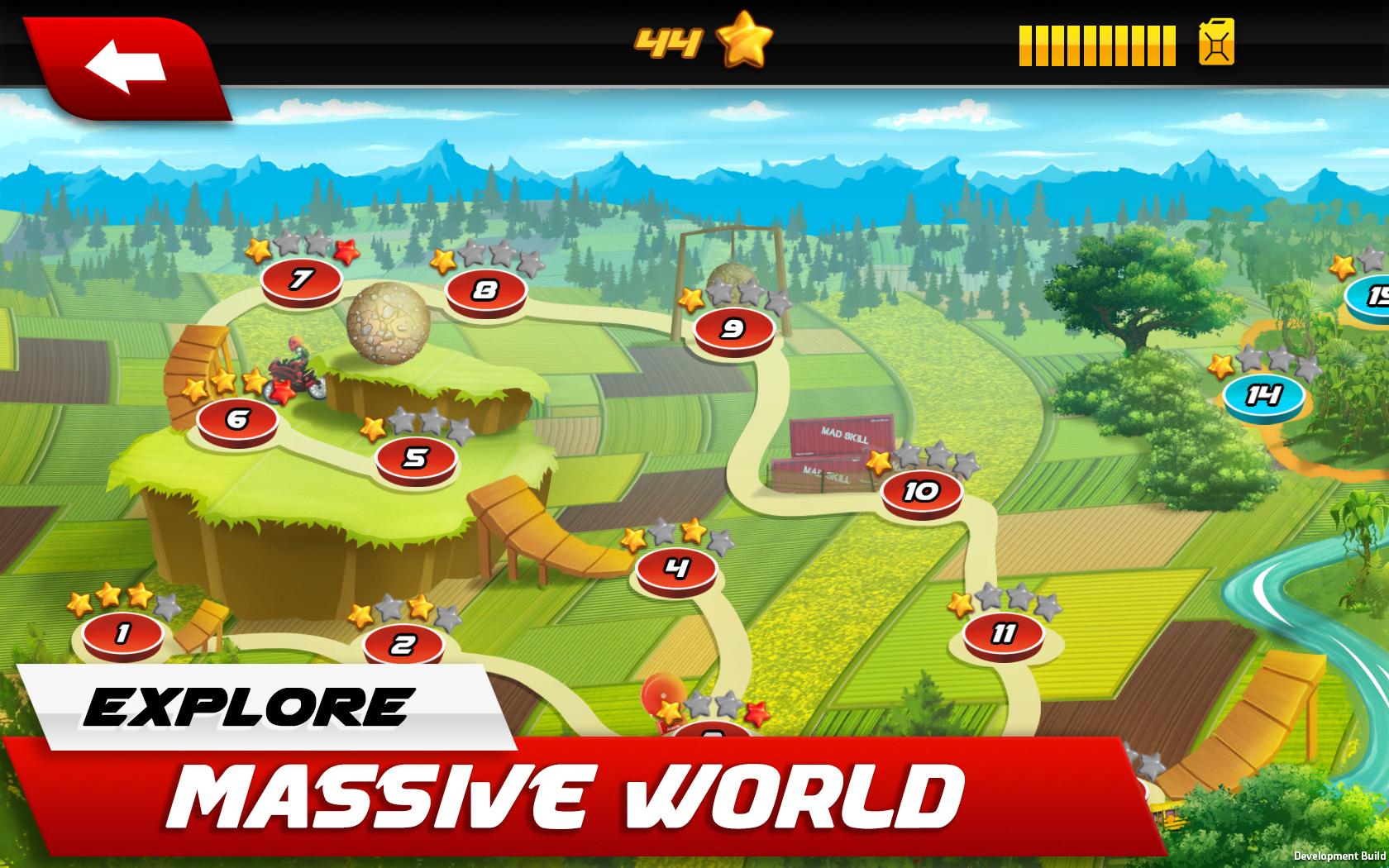
Task: Click the red star badge near level 6
Action: pyautogui.click(x=283, y=390)
